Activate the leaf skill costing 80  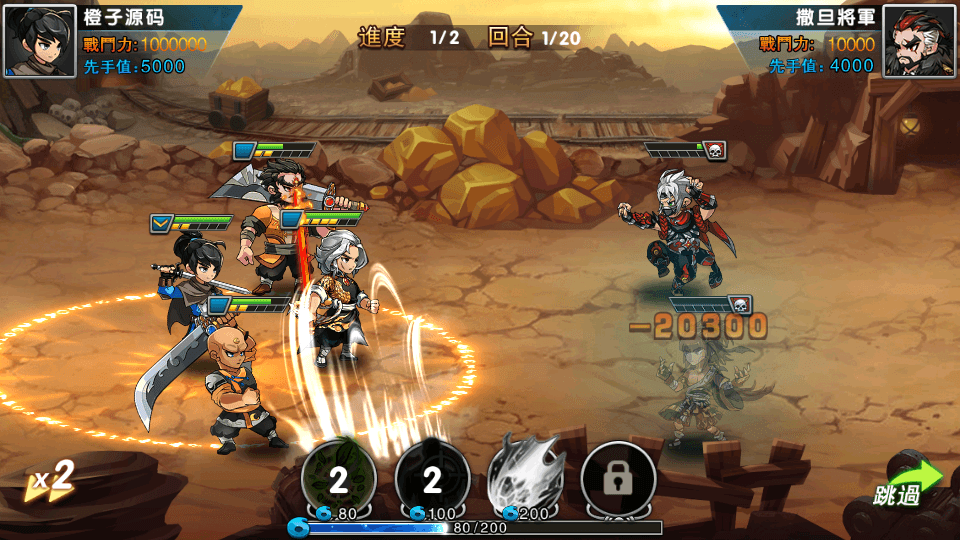tap(339, 480)
